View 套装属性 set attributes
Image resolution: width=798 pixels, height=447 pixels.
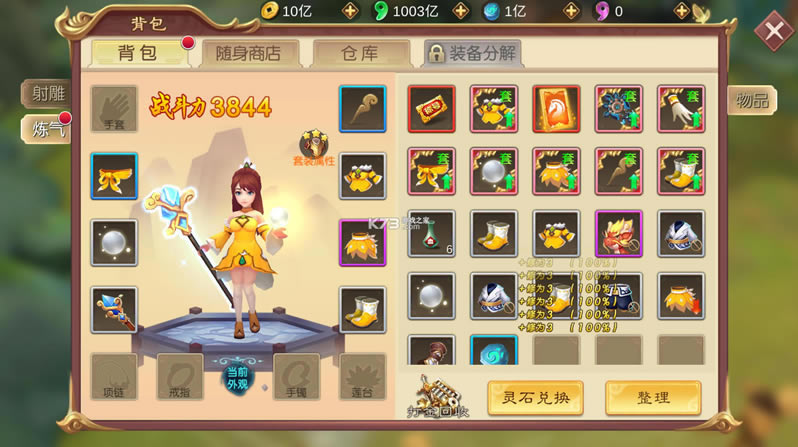314,148
